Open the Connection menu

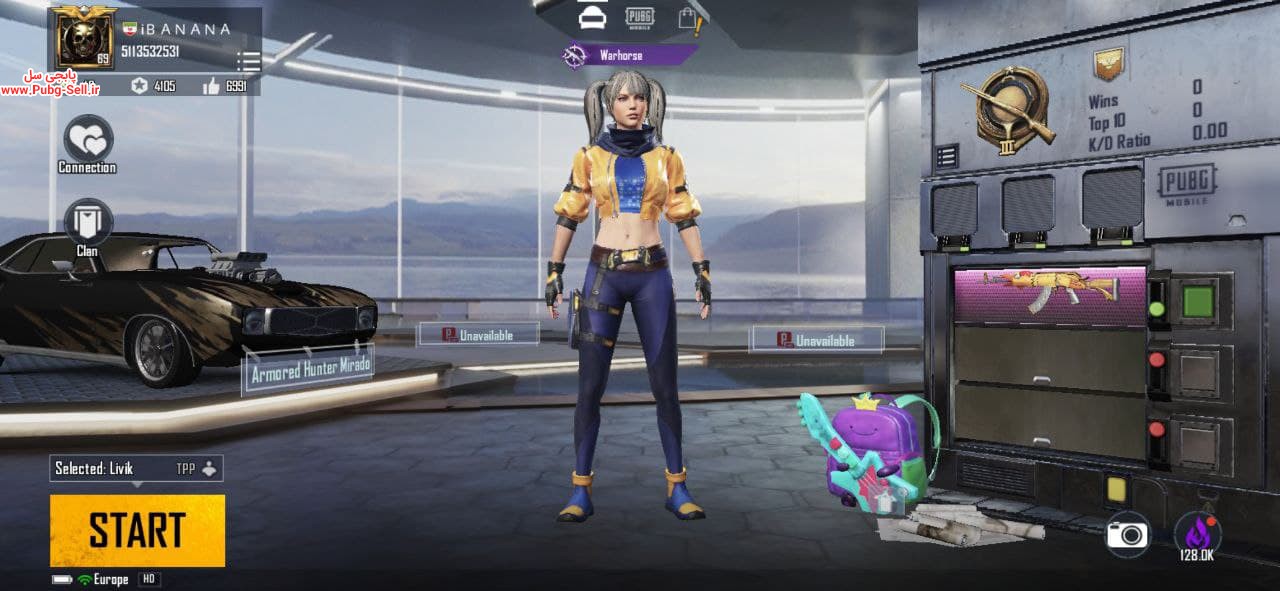(x=87, y=139)
